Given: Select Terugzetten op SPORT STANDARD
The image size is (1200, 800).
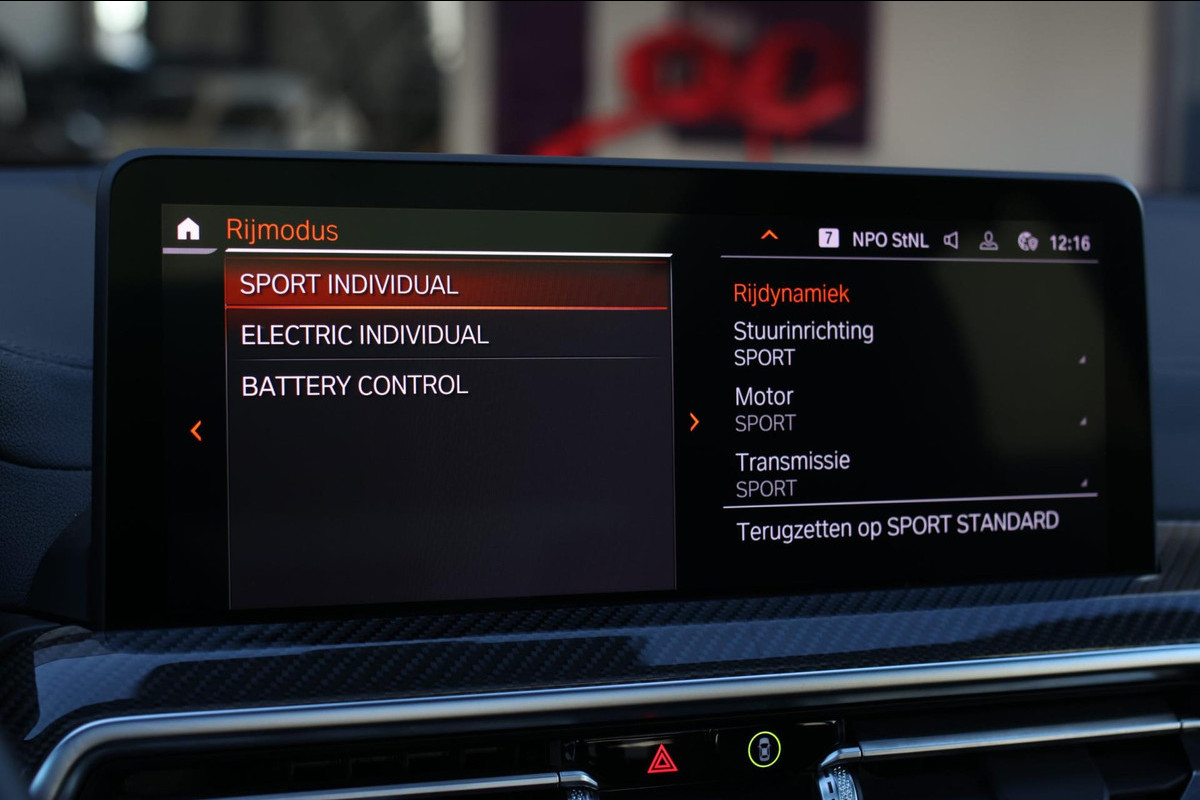Looking at the screenshot, I should click(897, 526).
